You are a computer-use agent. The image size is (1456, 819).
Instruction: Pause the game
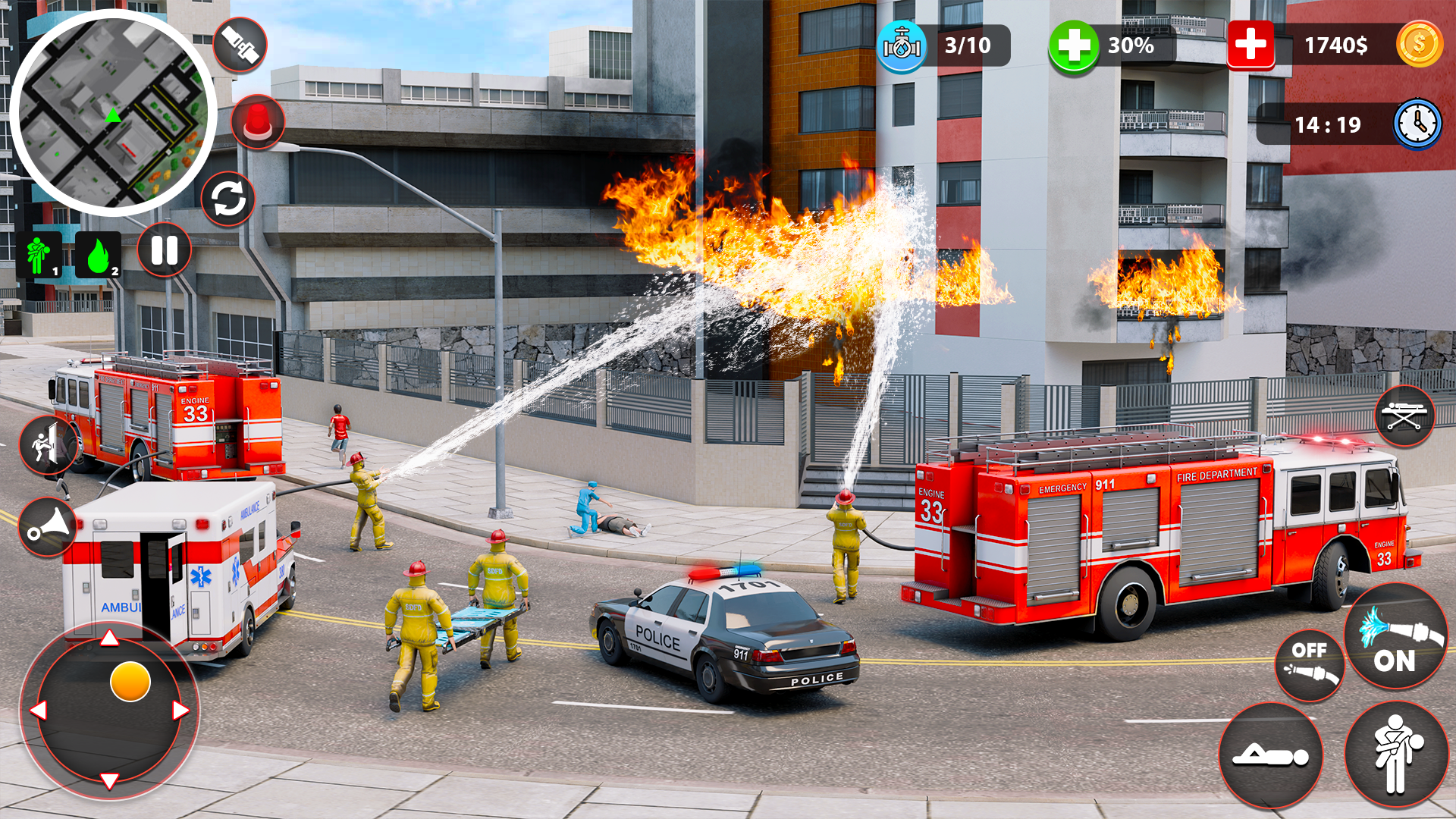pyautogui.click(x=163, y=250)
